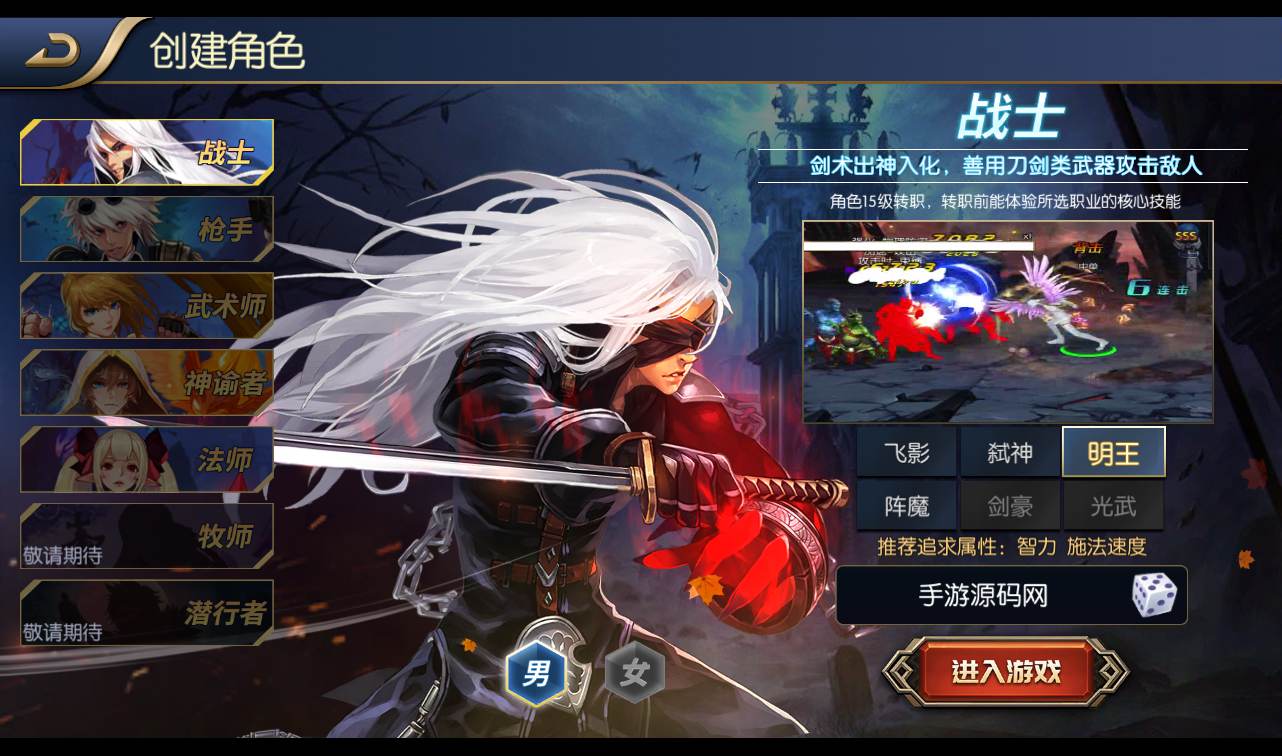Viewport: 1282px width, 756px height.
Task: Click the greyed-out 牧师 (Priest) slot
Action: tap(146, 537)
